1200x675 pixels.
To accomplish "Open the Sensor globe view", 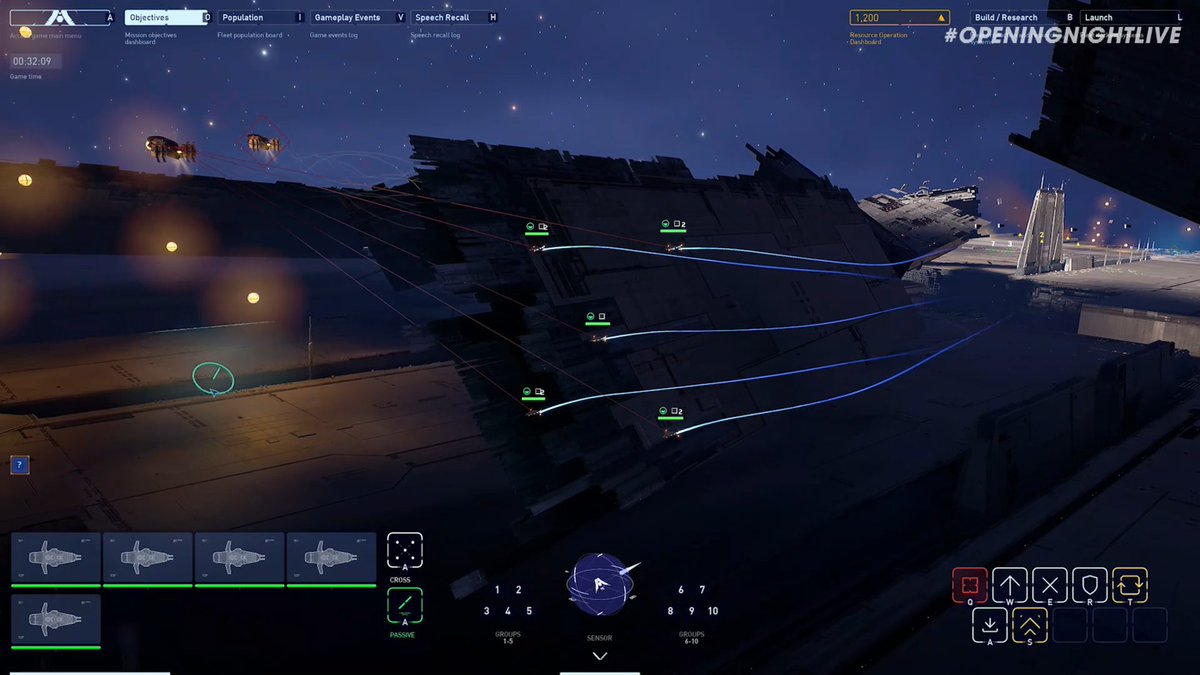I will click(x=600, y=585).
